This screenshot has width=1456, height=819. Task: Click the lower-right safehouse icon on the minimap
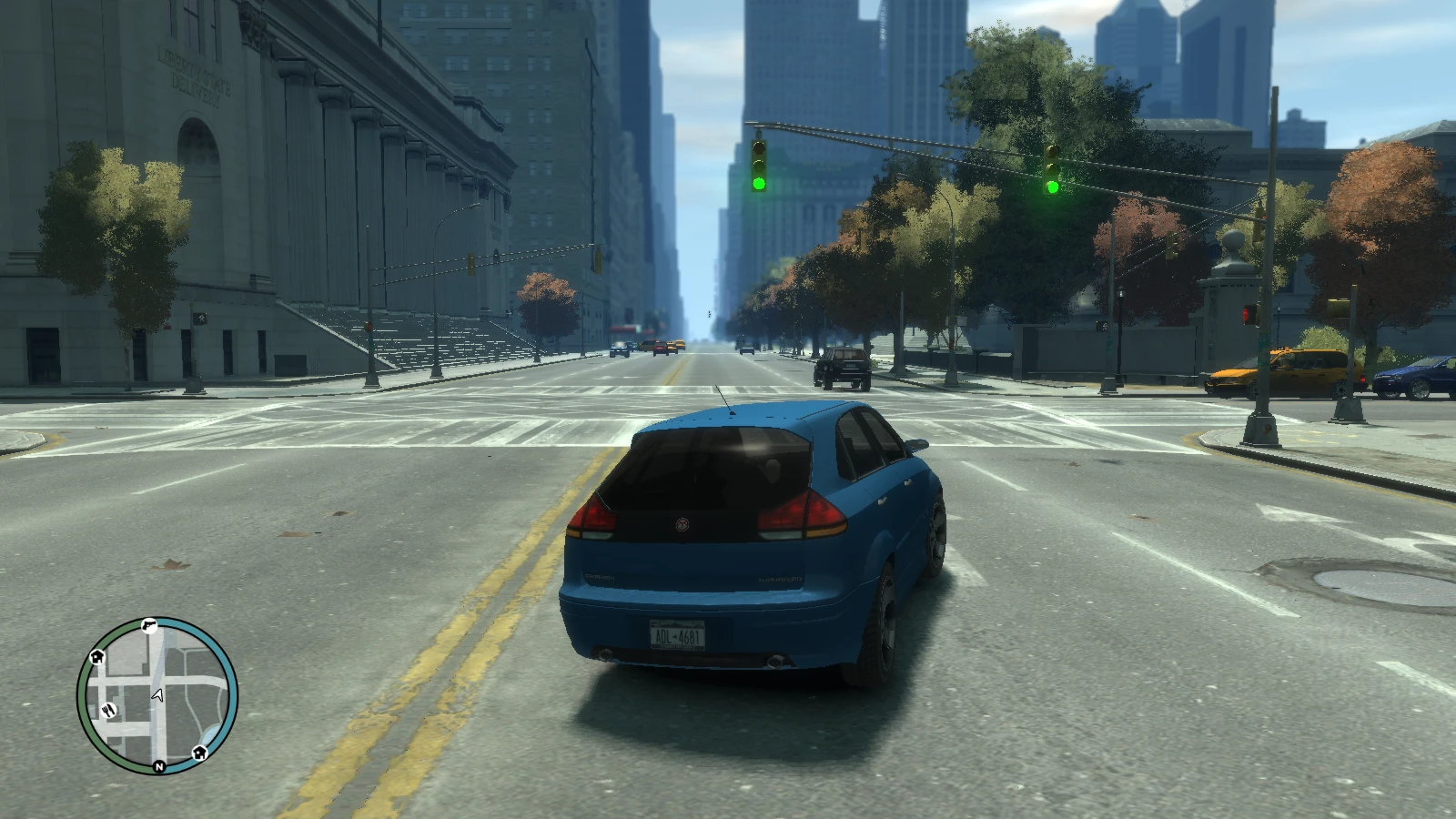pyautogui.click(x=199, y=753)
